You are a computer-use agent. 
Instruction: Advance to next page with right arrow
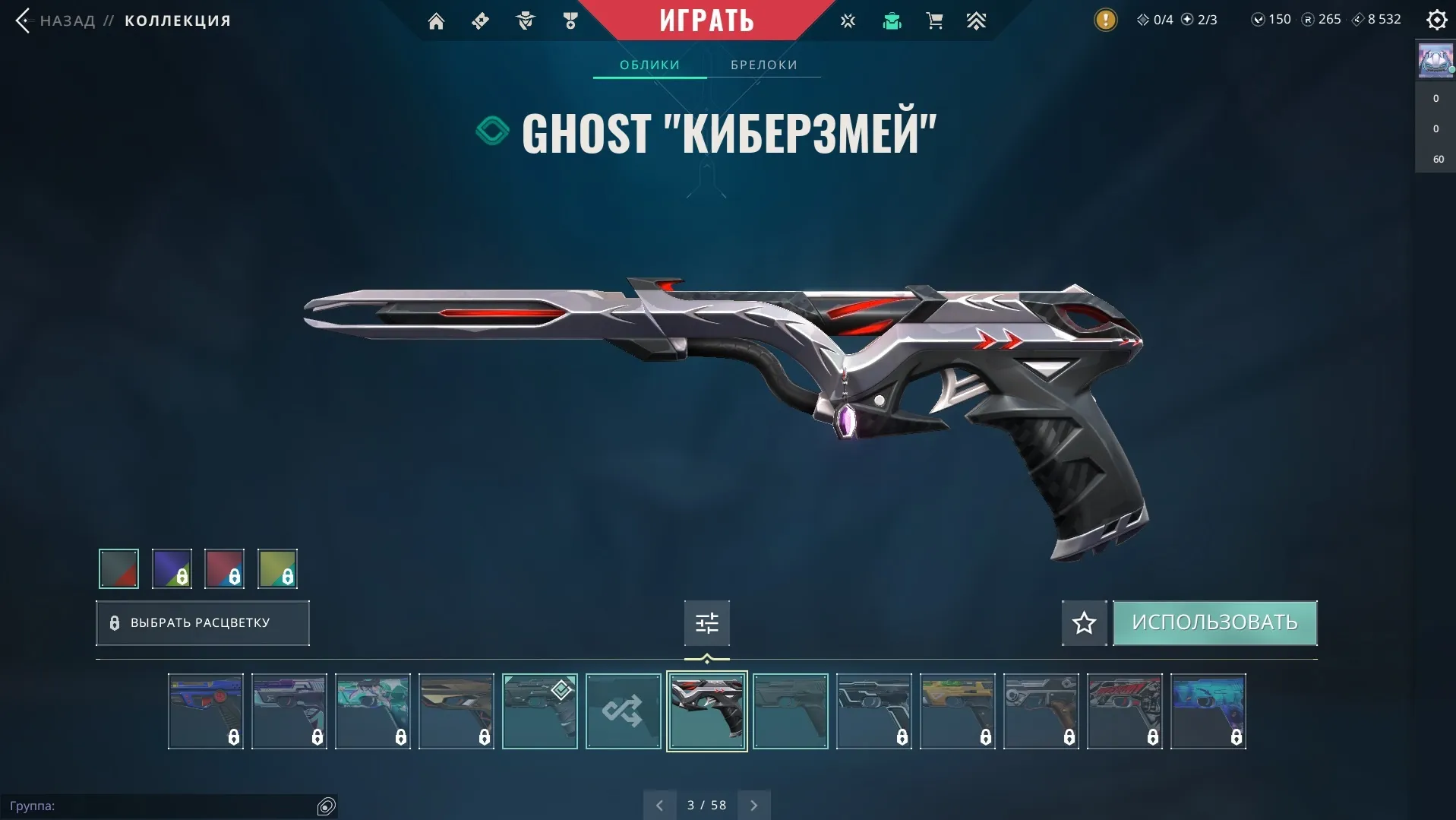[754, 804]
